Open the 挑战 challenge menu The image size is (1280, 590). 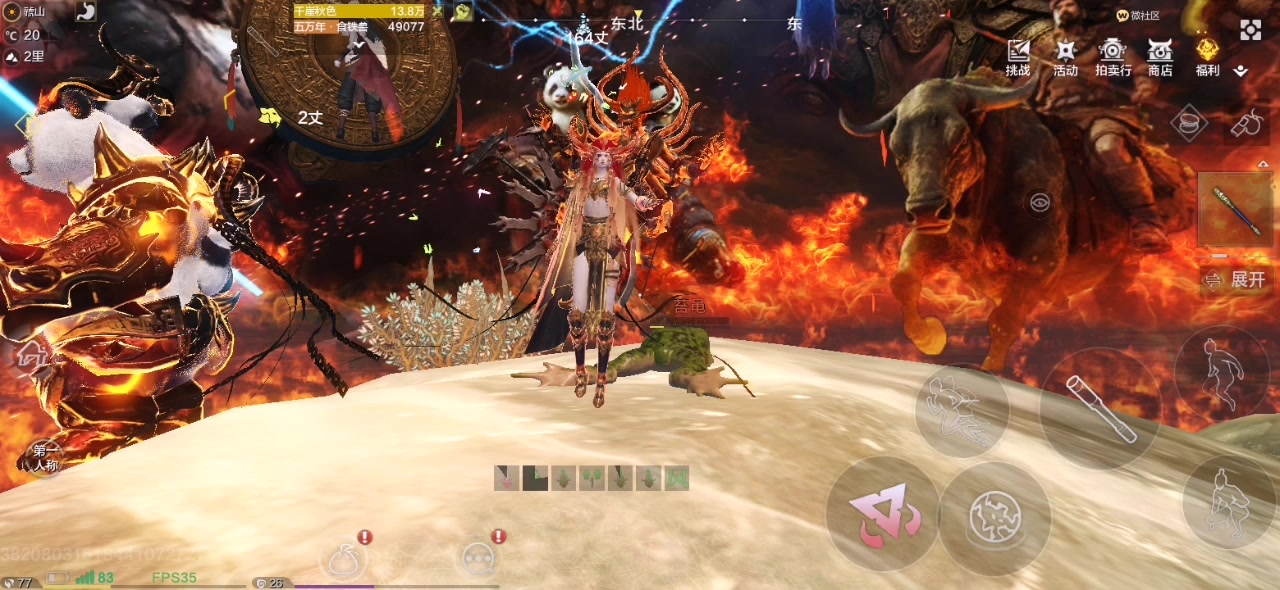click(x=1018, y=57)
